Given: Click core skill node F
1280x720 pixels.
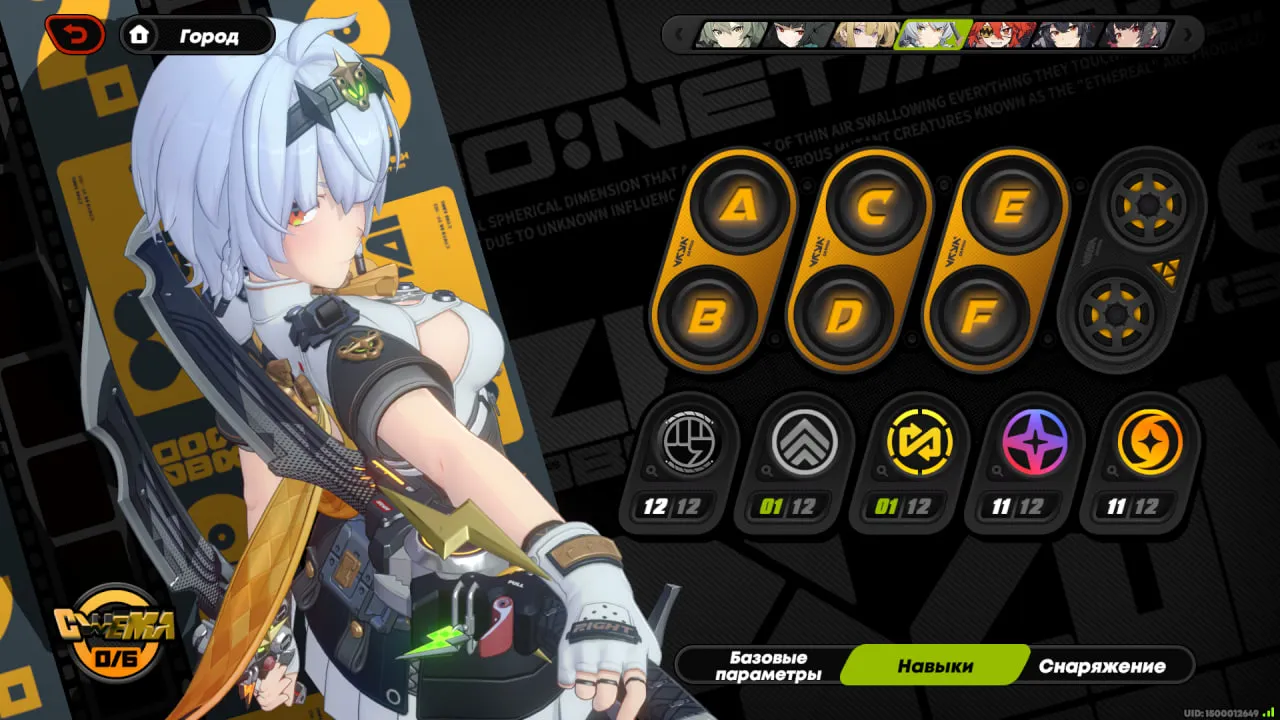Looking at the screenshot, I should tap(979, 317).
